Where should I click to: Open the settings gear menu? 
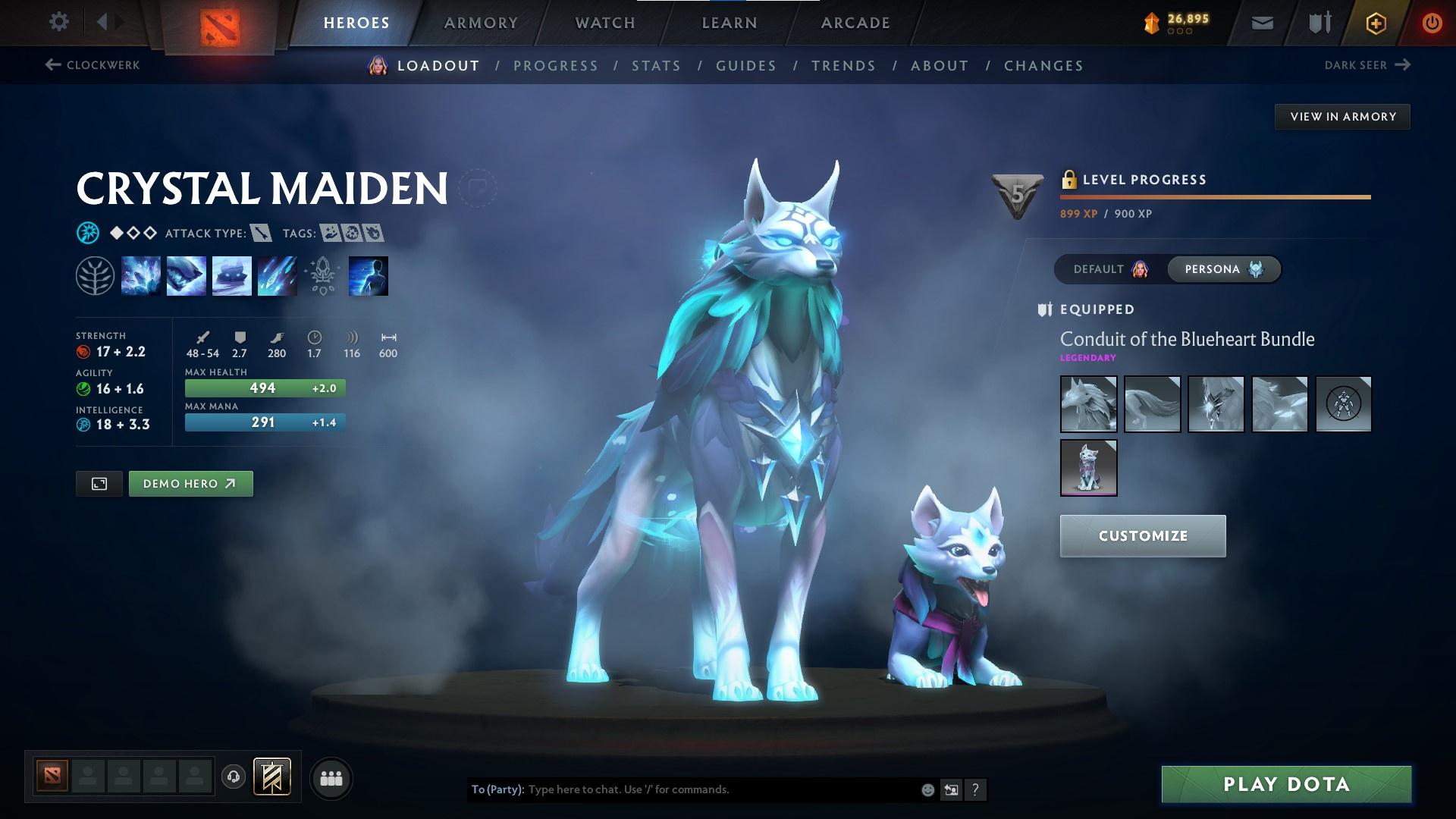pos(58,22)
